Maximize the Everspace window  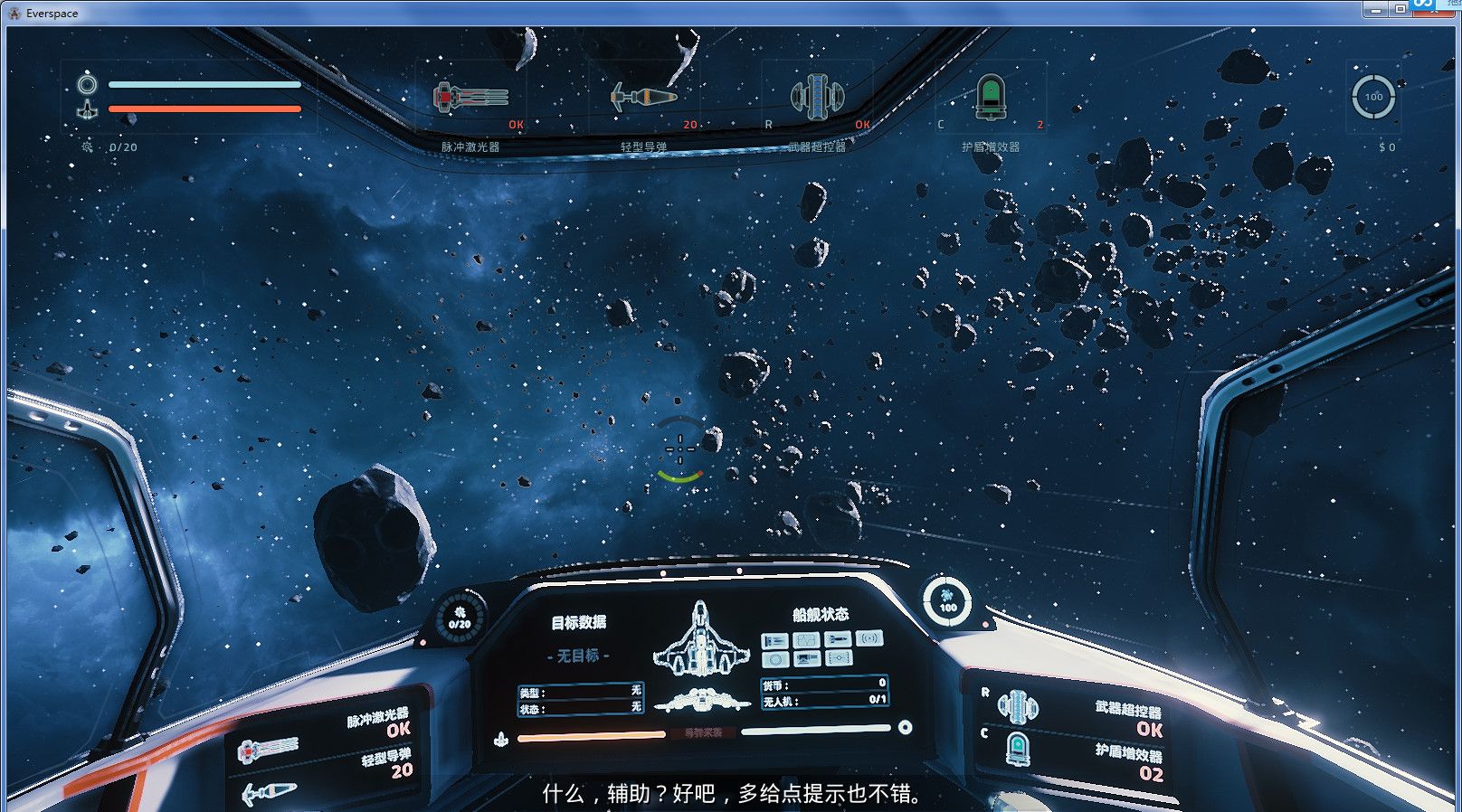tap(1400, 10)
